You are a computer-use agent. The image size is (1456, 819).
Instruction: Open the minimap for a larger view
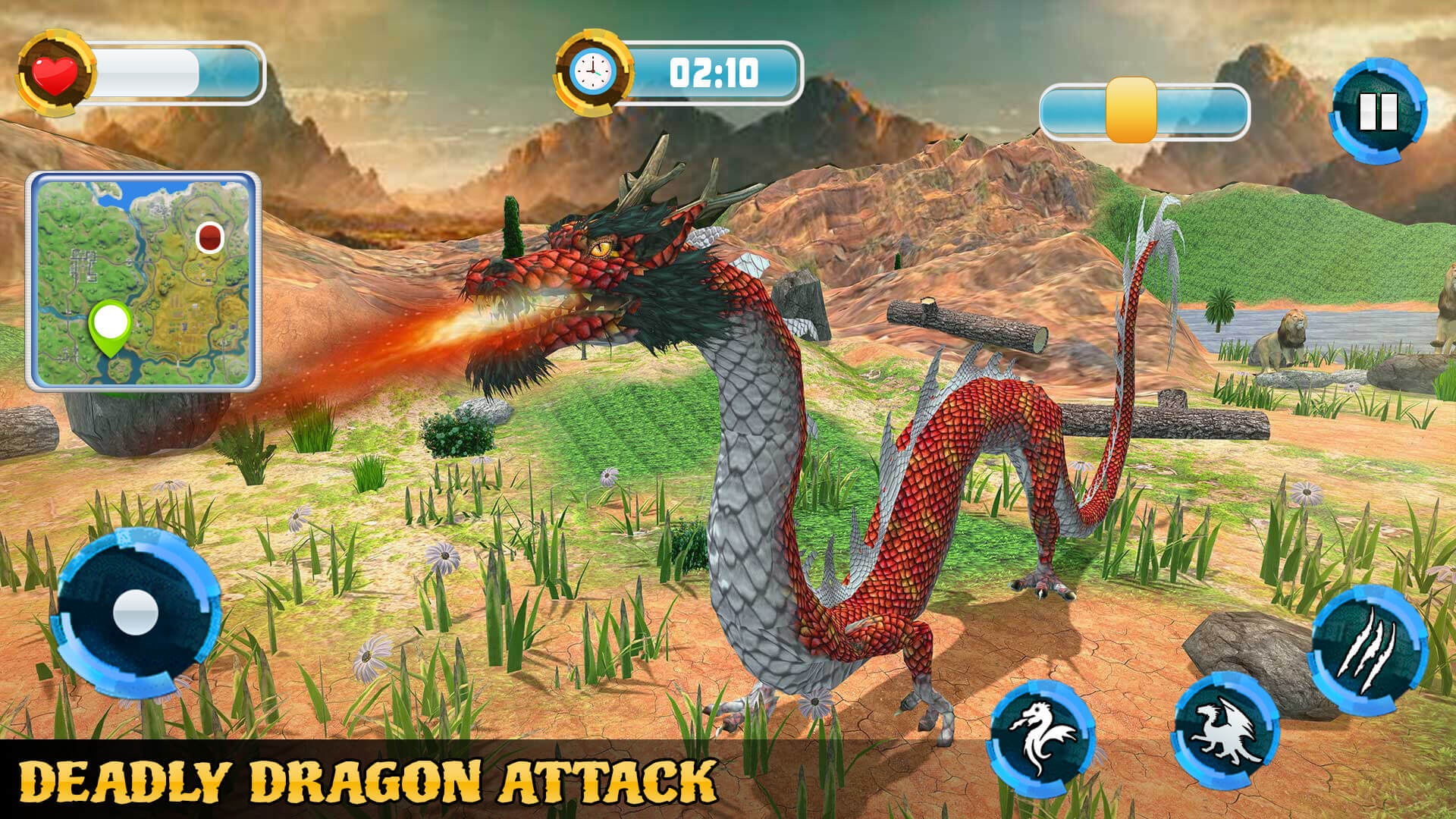(144, 281)
